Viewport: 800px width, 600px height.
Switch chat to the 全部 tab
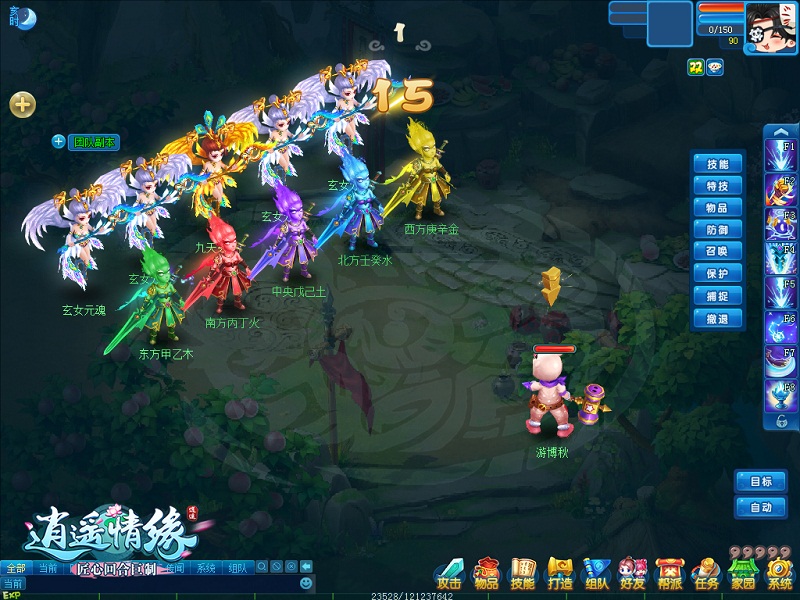tap(15, 568)
